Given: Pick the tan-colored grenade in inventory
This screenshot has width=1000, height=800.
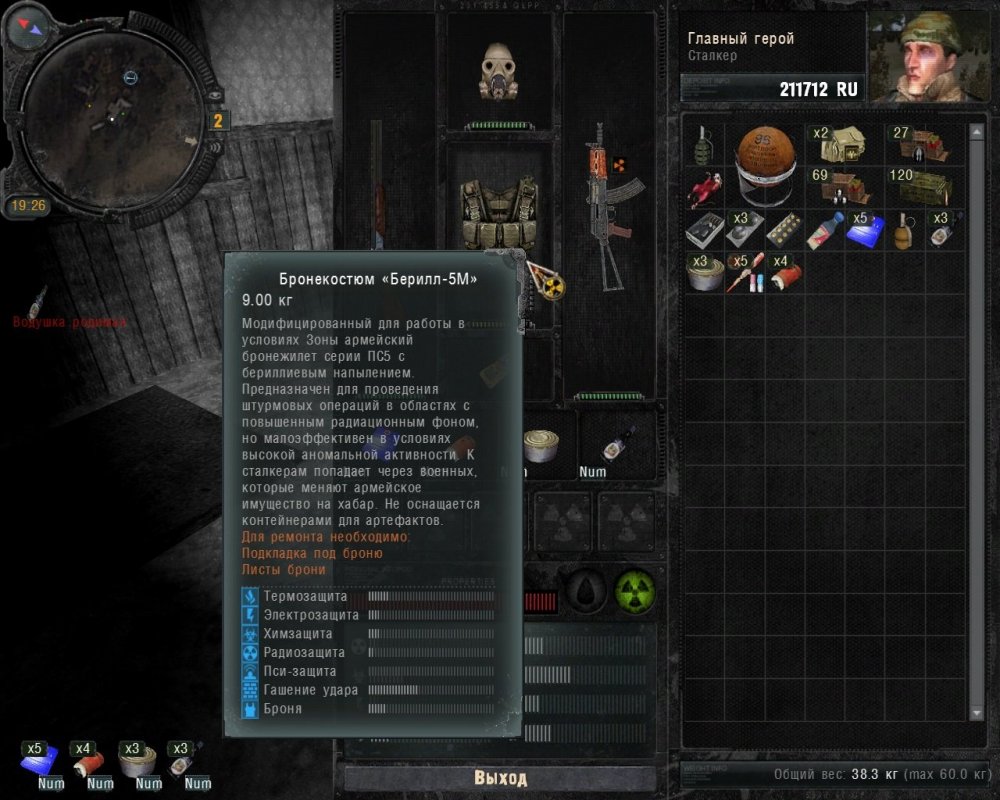Looking at the screenshot, I should click(x=903, y=230).
